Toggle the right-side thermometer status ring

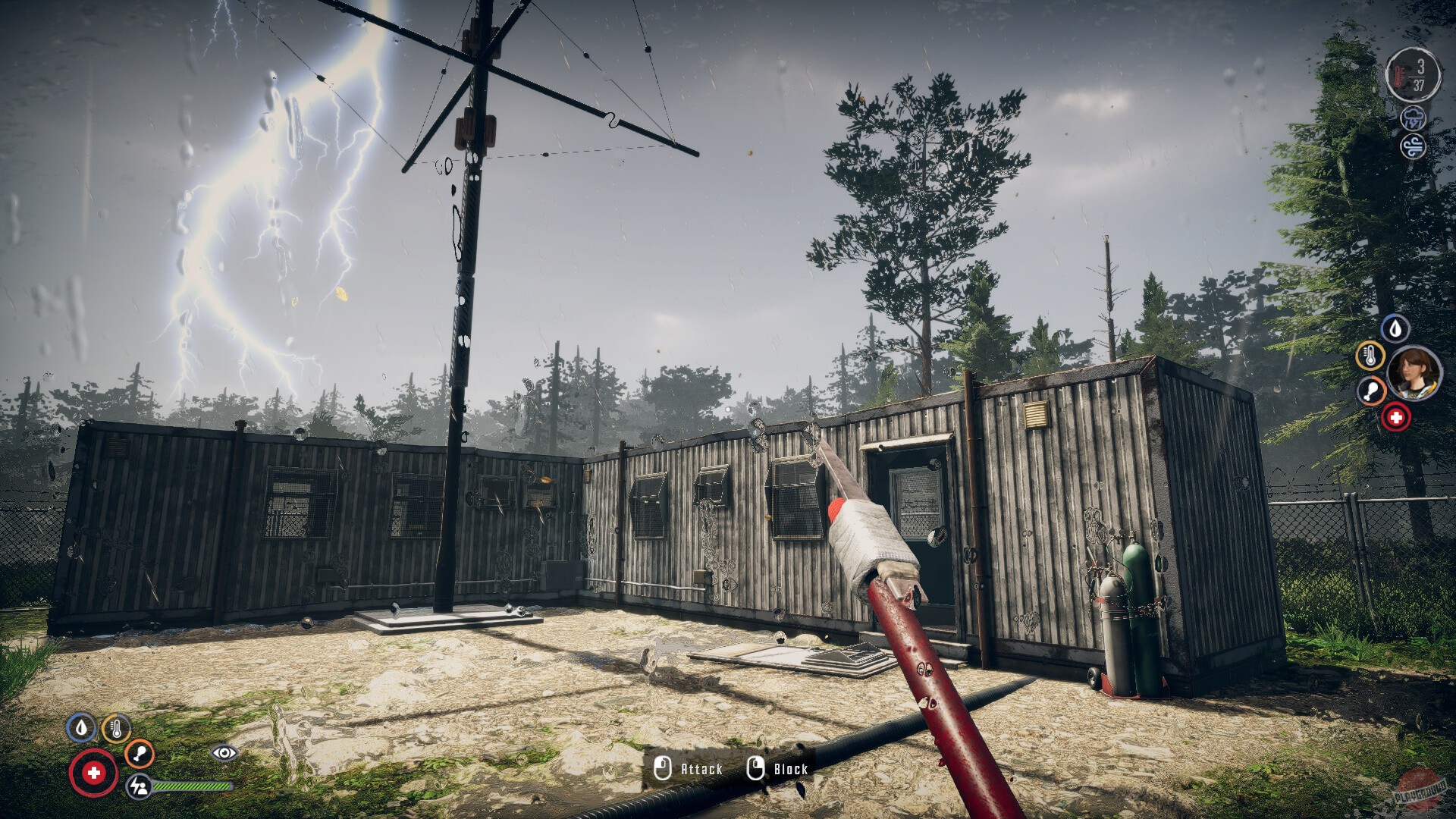(1371, 356)
